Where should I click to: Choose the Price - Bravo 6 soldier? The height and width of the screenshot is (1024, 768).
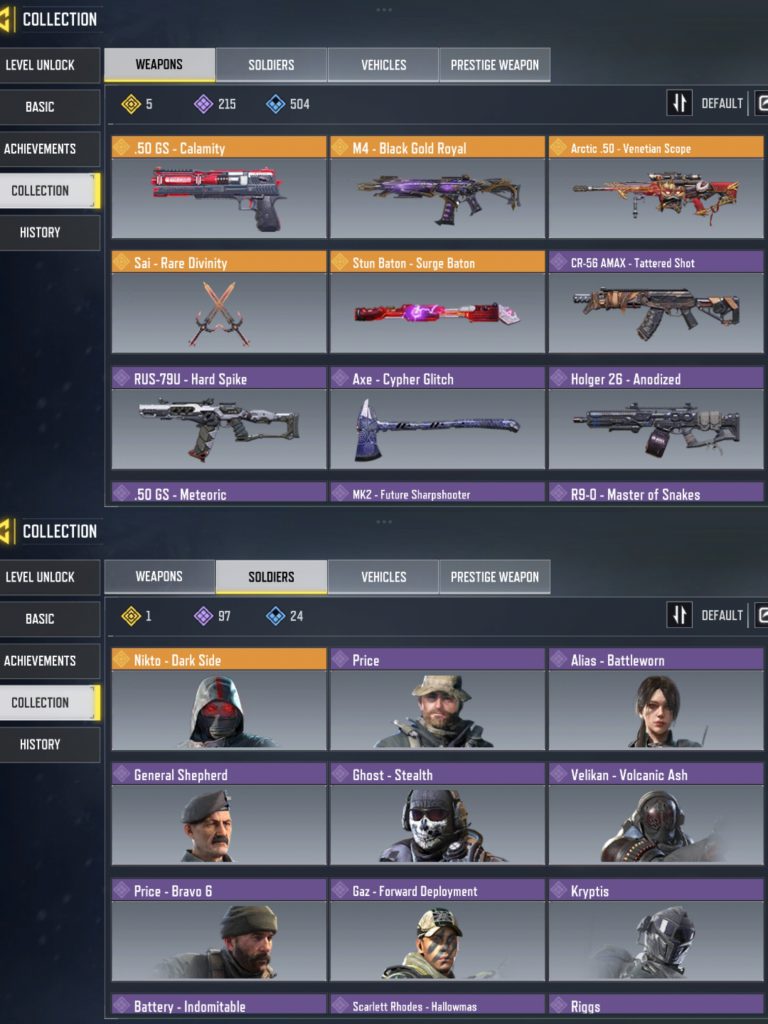(219, 930)
